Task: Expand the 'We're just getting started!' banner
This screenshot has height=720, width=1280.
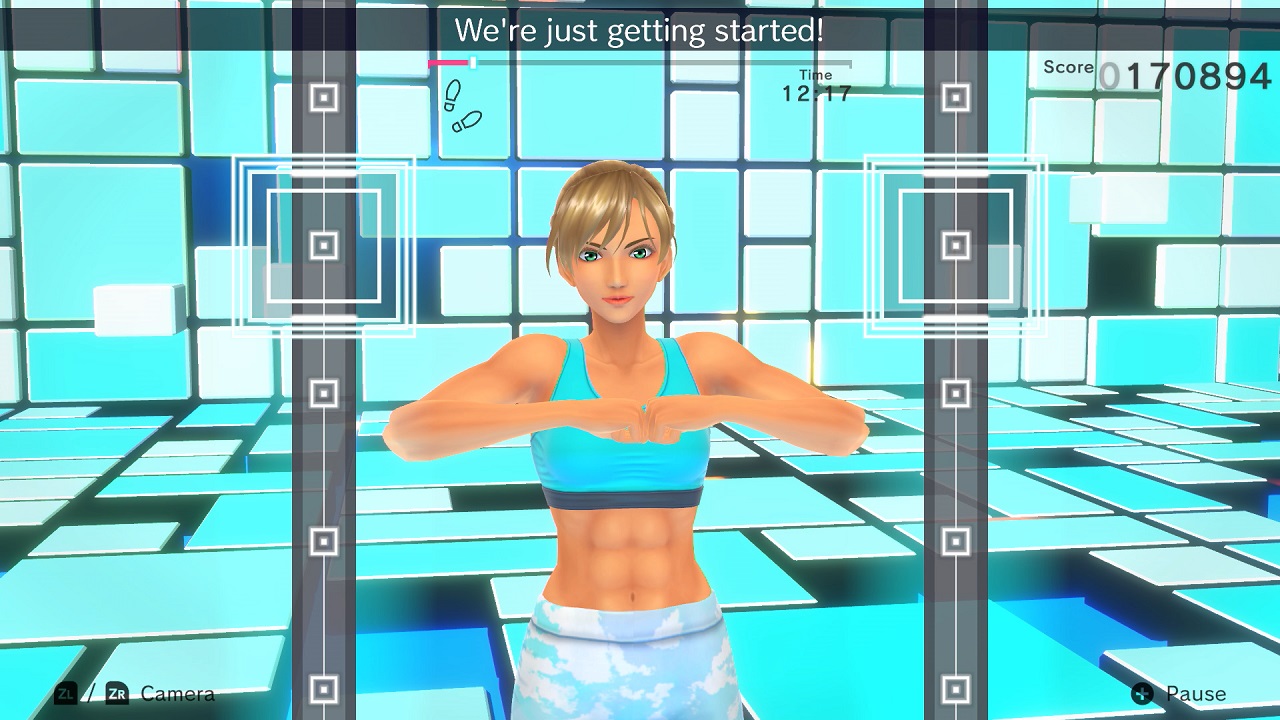Action: [640, 30]
